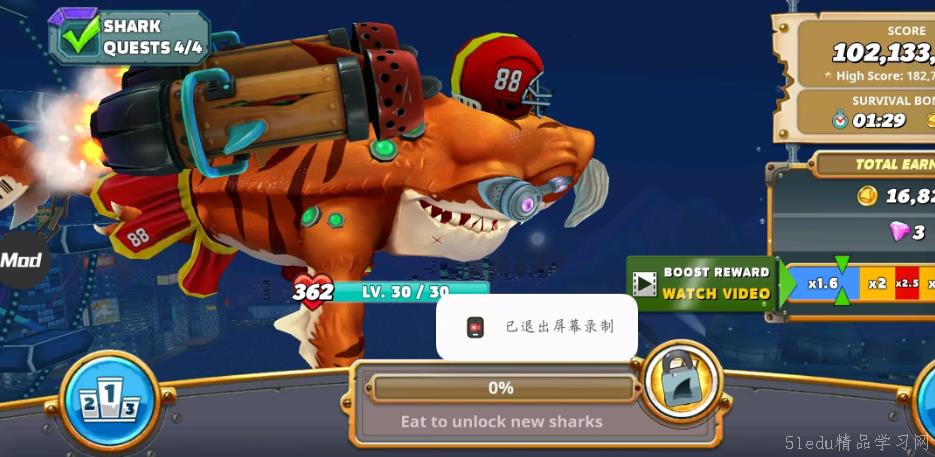
Task: Watch video to boost reward
Action: [702, 283]
